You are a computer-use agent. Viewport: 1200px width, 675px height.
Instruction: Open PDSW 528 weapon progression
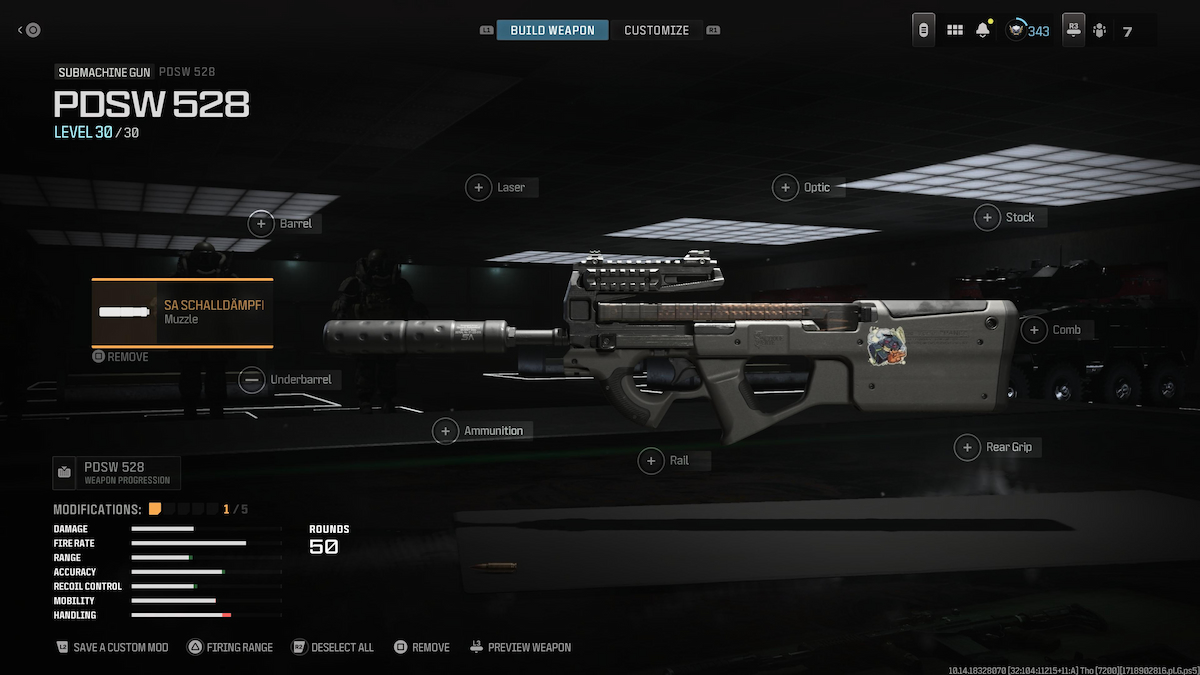click(x=116, y=472)
